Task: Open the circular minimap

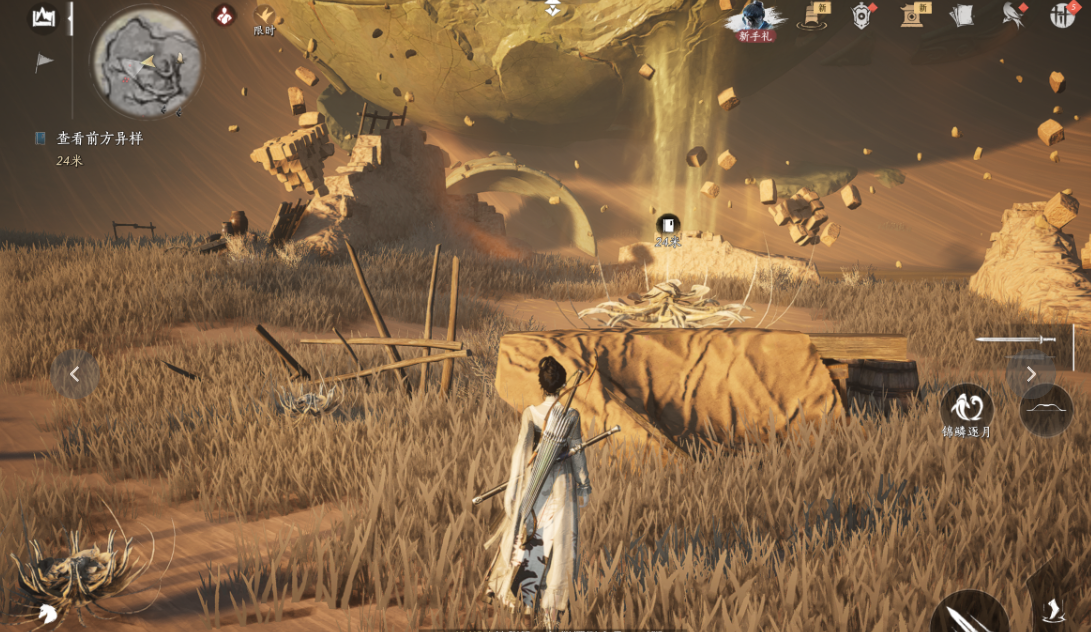Action: coord(146,61)
